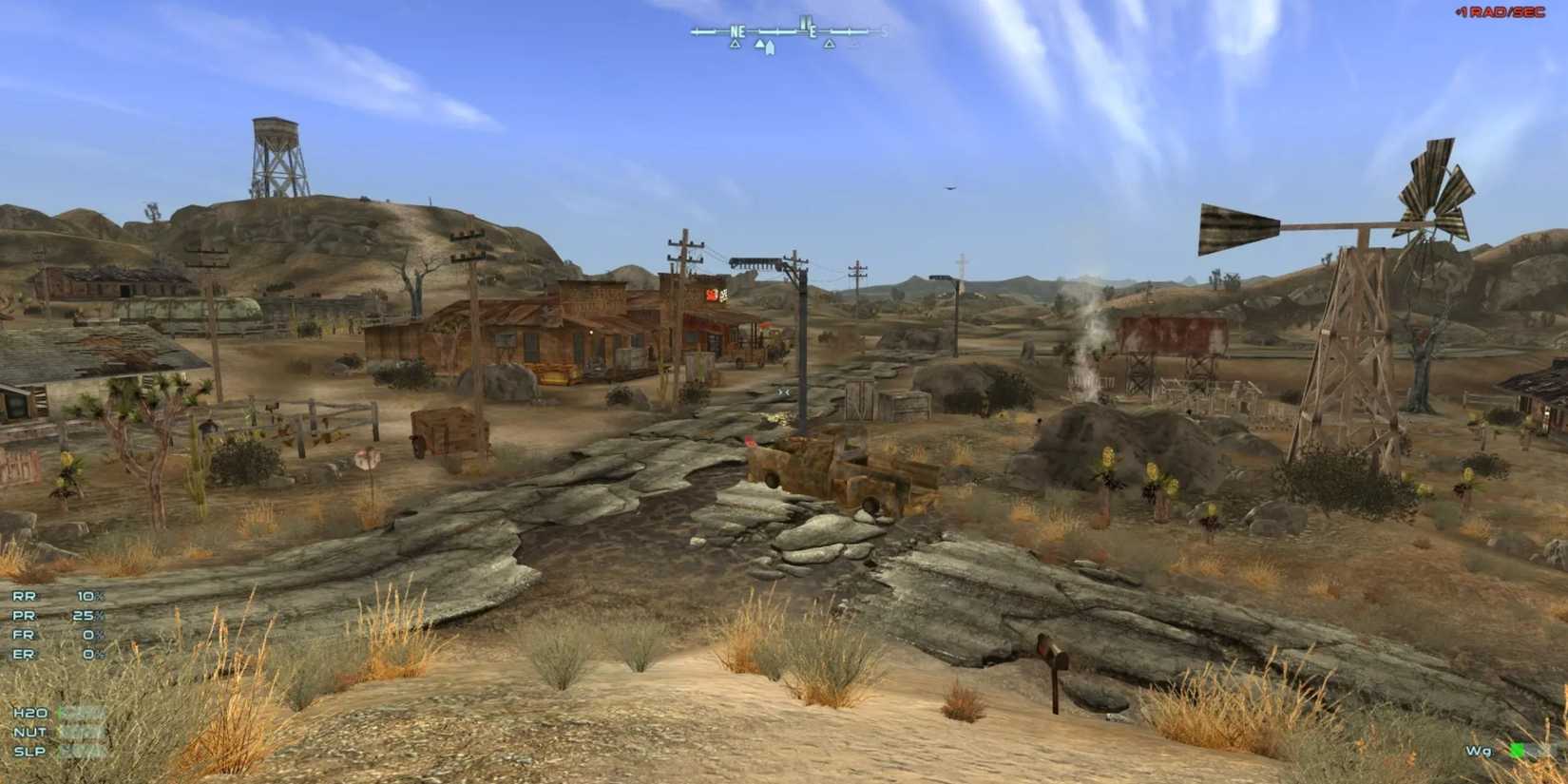Toggle the FR 0% limb status readout
The image size is (1568, 784).
[x=57, y=635]
